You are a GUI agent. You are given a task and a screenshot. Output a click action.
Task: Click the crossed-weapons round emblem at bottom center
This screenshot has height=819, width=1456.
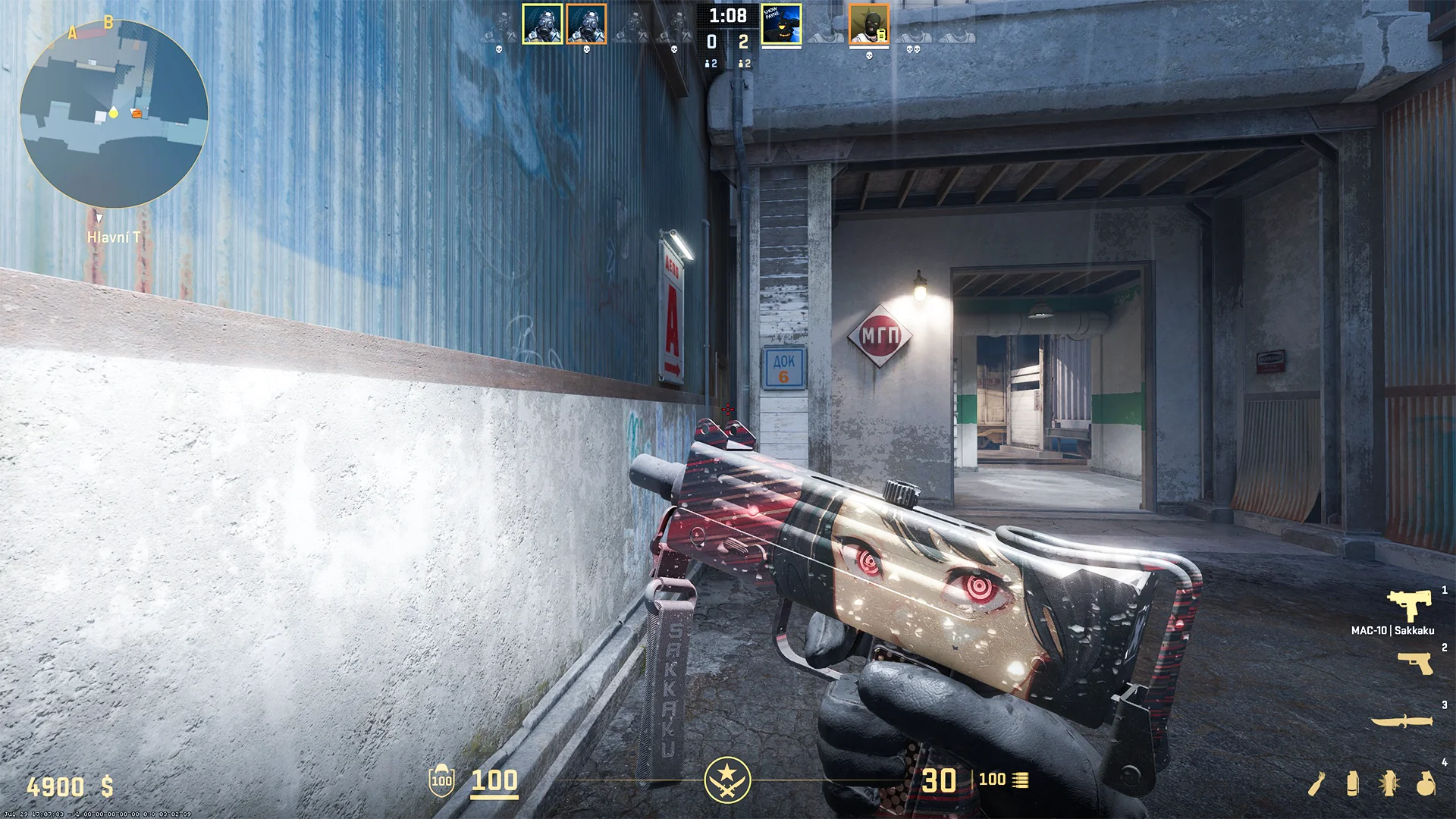(730, 778)
